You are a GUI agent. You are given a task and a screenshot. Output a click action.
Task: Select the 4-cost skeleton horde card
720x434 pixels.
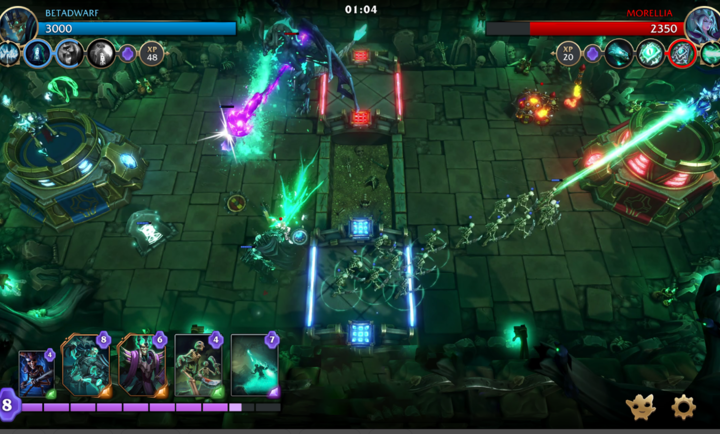(196, 367)
